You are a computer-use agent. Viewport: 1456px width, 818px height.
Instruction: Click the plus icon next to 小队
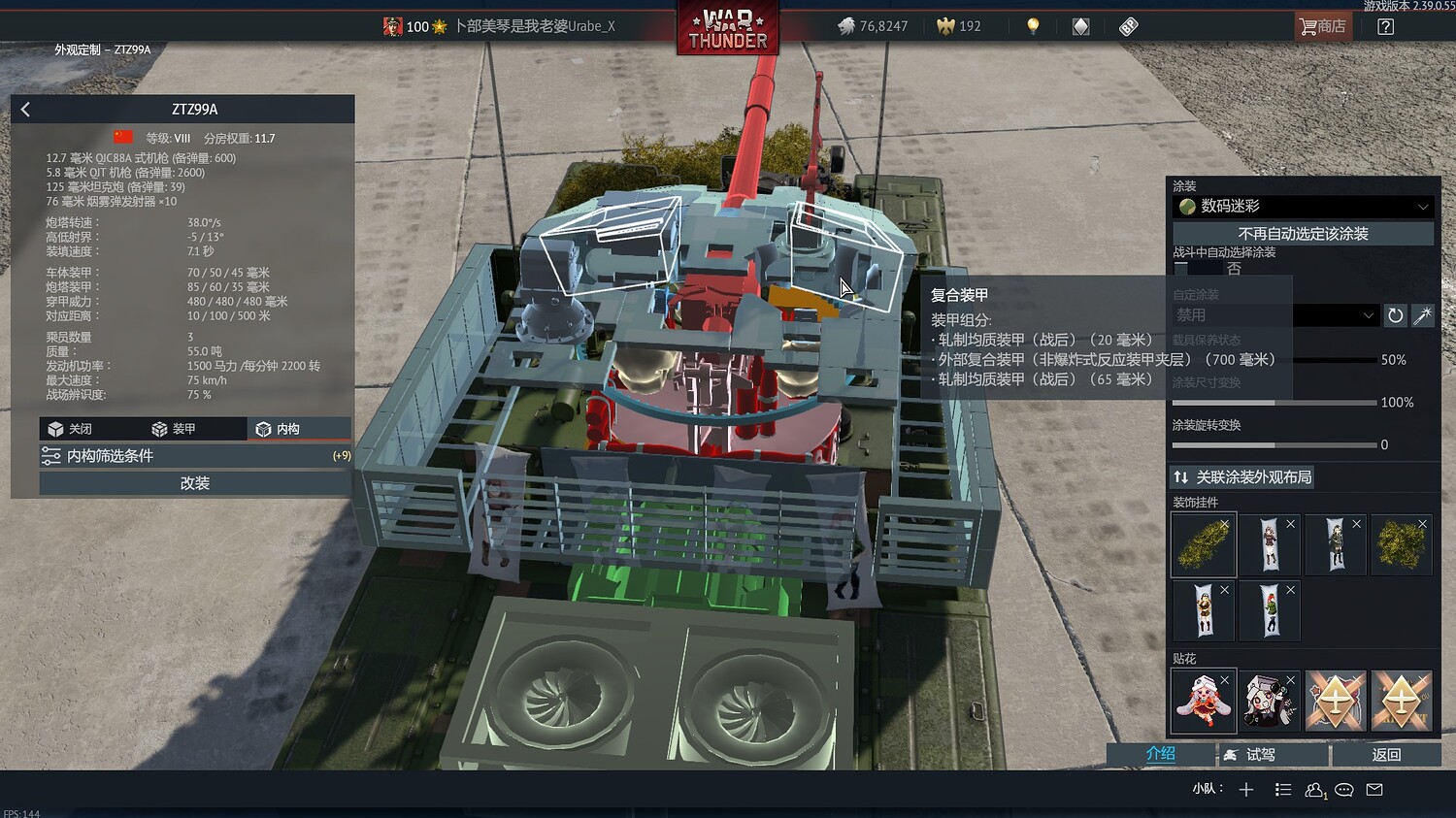click(1247, 789)
